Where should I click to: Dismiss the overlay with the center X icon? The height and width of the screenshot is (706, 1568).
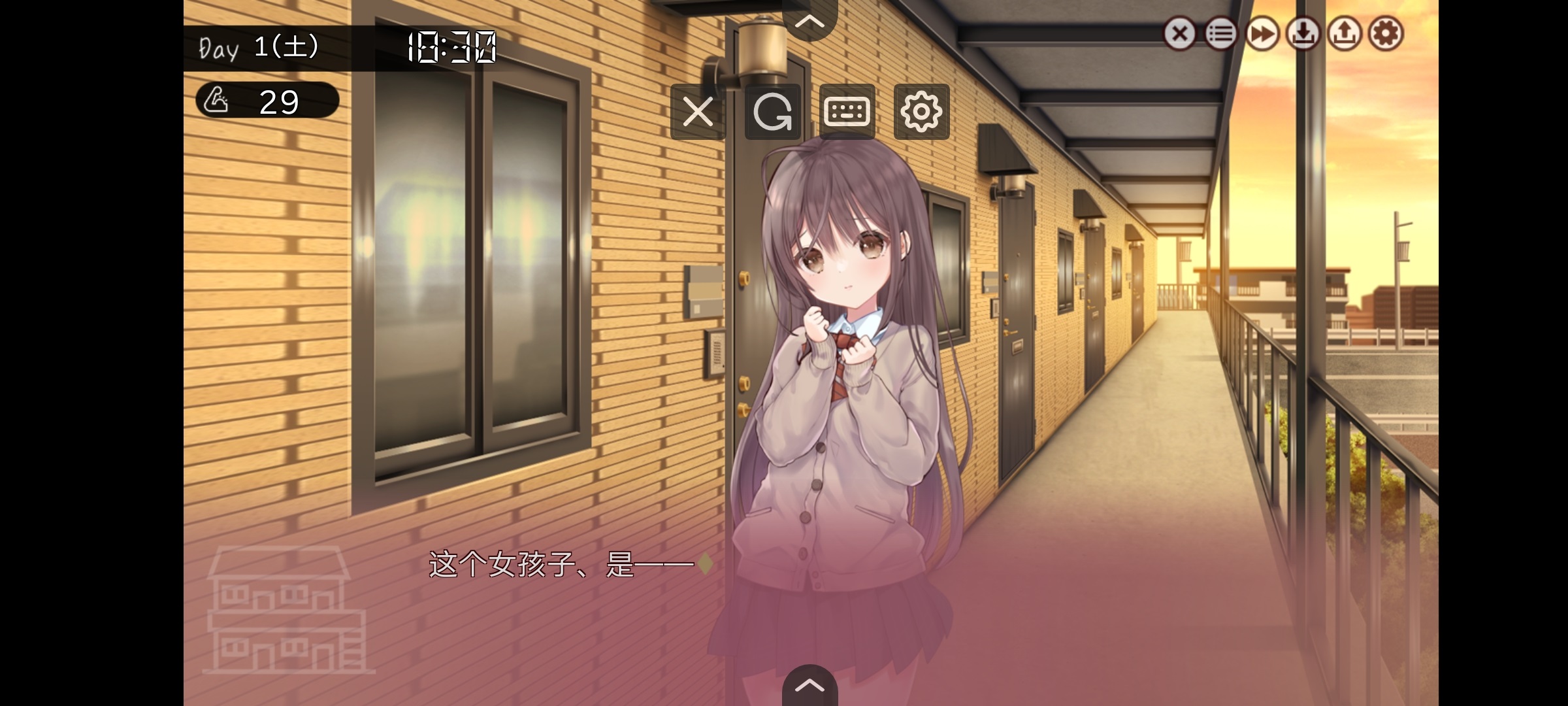698,111
